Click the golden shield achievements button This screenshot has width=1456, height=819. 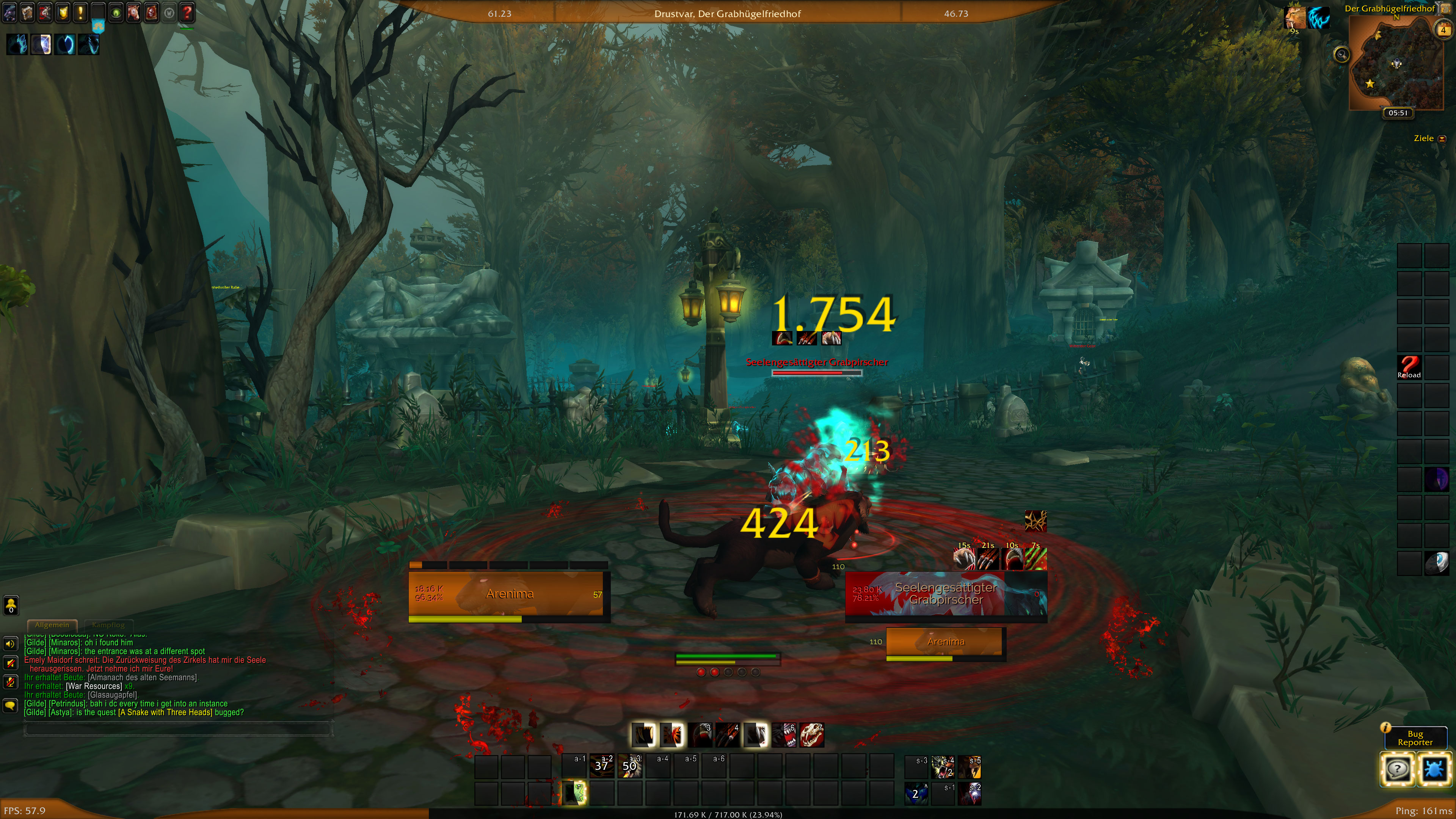63,12
